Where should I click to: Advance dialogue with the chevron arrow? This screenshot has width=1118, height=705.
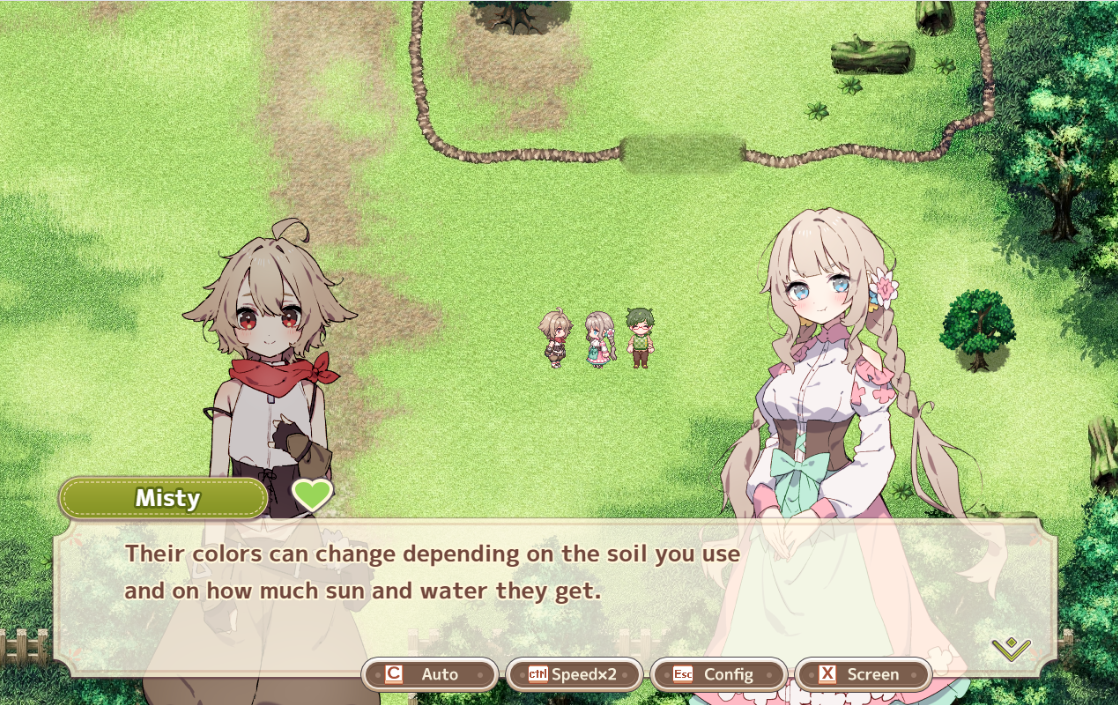pos(1011,649)
